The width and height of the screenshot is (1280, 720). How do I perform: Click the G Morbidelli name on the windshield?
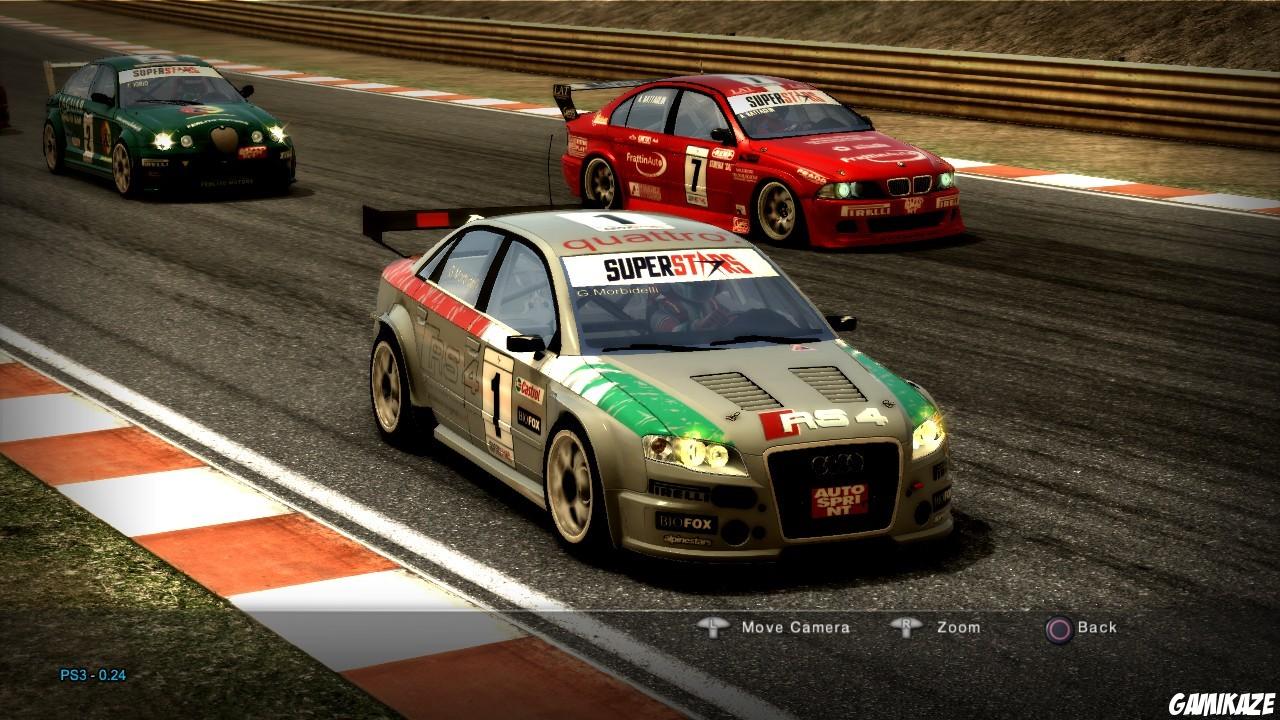617,292
